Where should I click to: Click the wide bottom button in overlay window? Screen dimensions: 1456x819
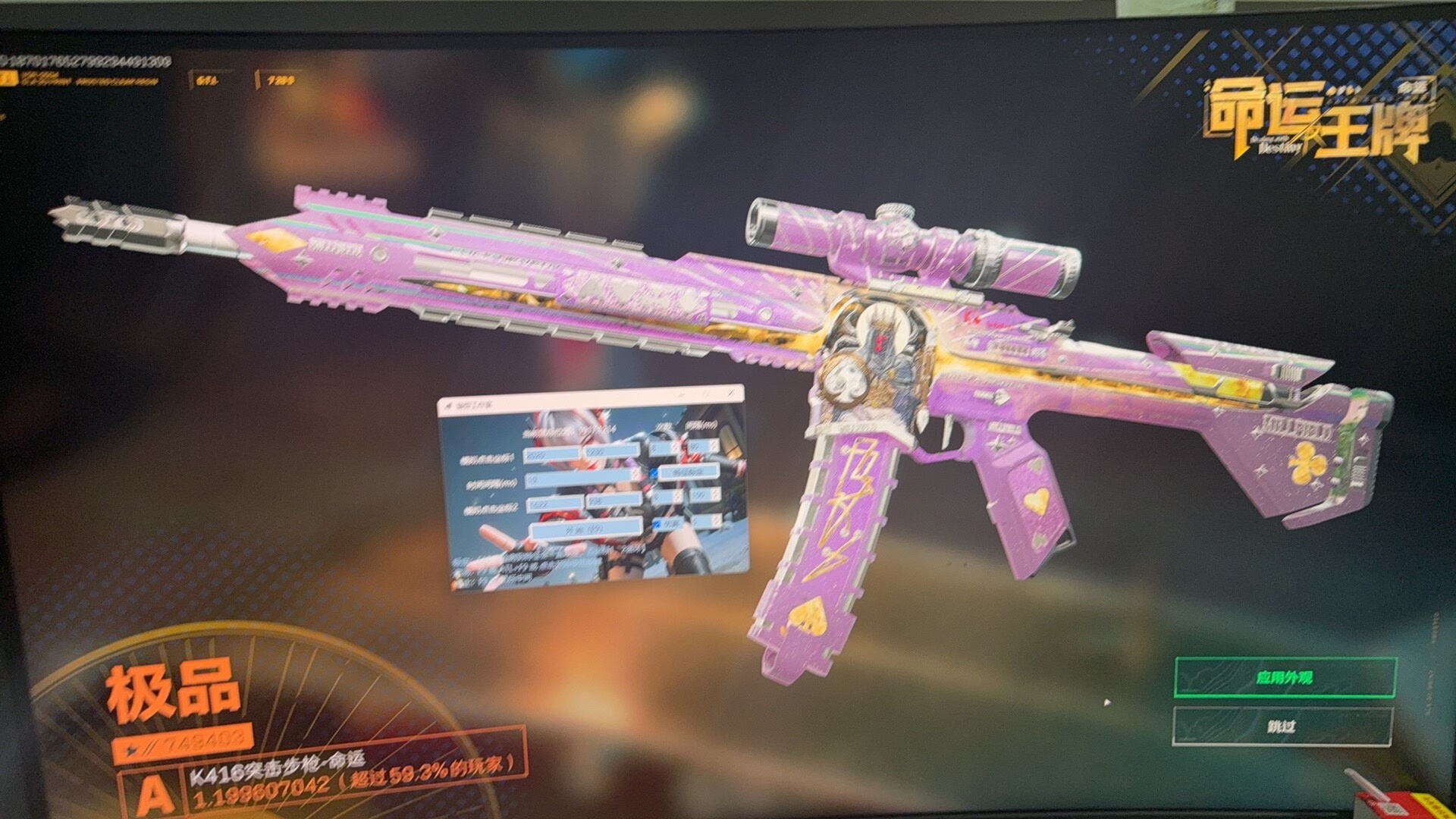(587, 529)
